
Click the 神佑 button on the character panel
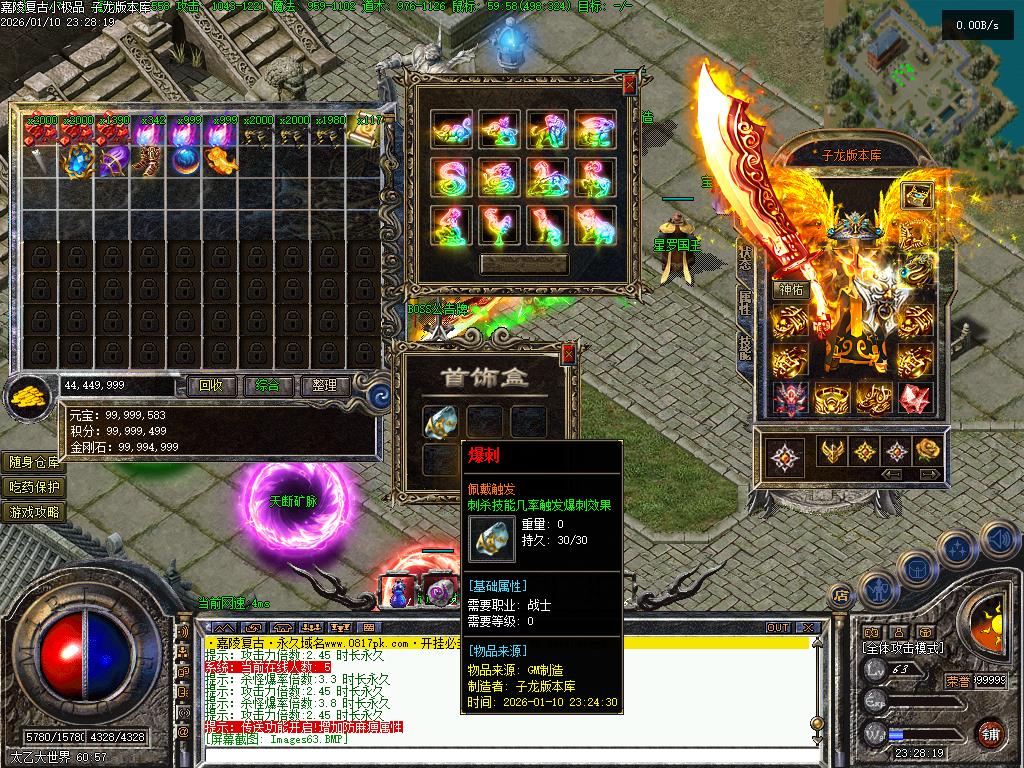click(x=790, y=290)
